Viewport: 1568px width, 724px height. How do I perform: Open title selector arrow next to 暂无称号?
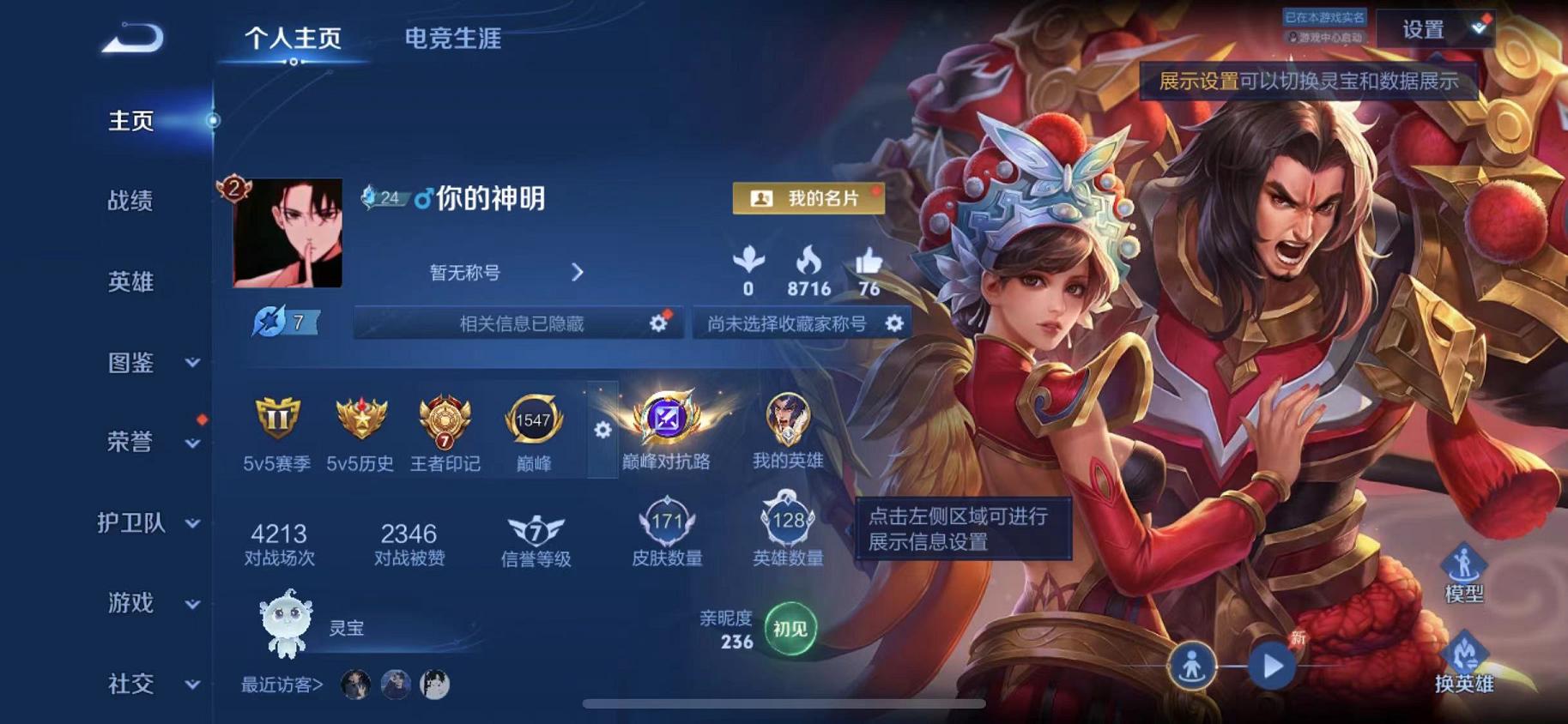(578, 271)
